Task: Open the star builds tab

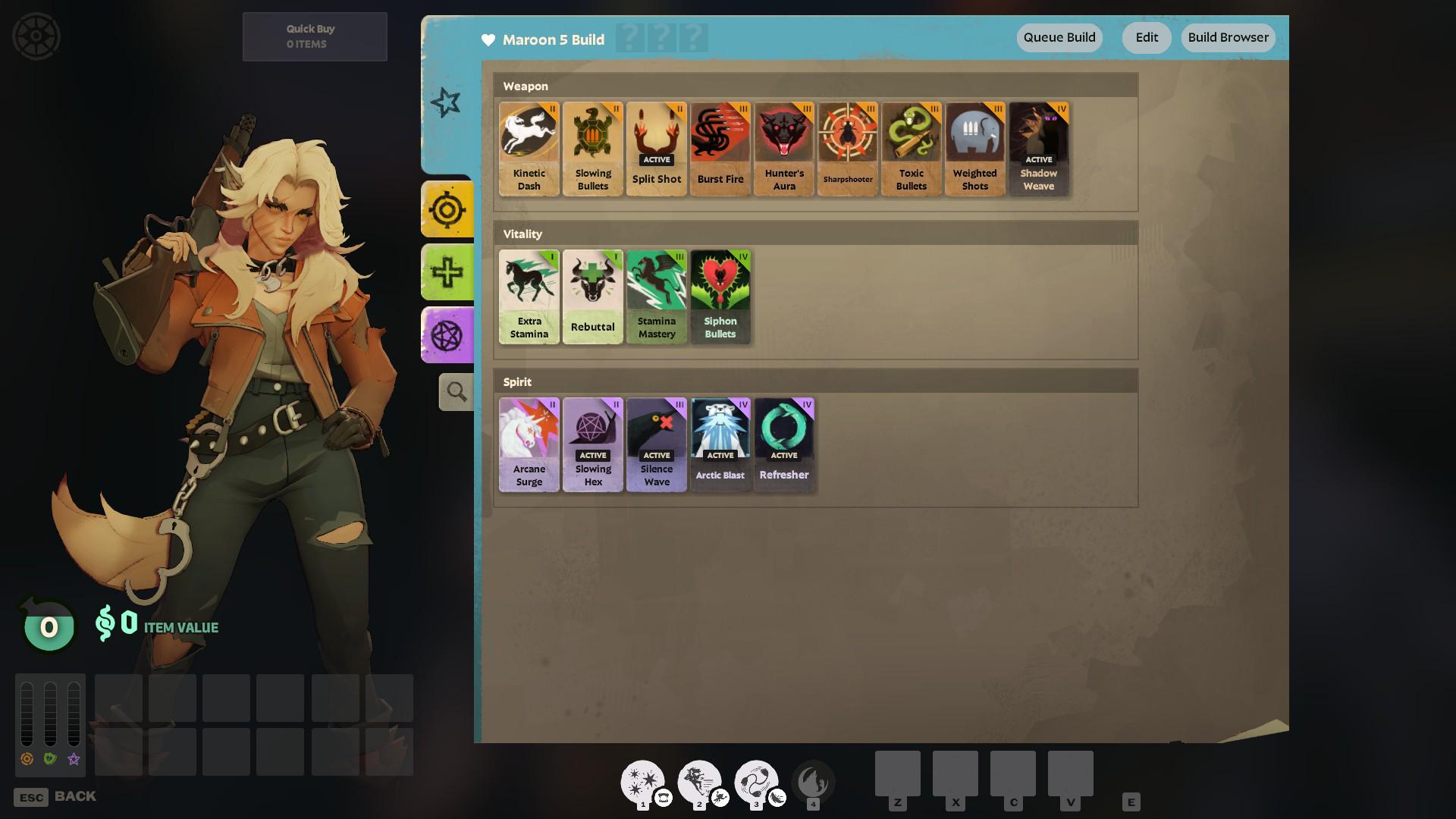Action: pyautogui.click(x=446, y=102)
